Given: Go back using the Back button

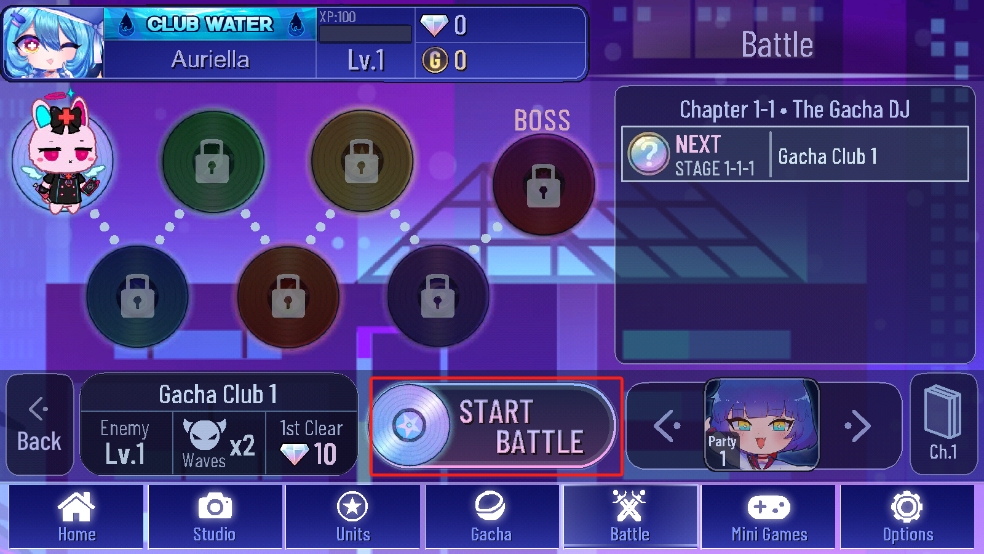Looking at the screenshot, I should (39, 426).
